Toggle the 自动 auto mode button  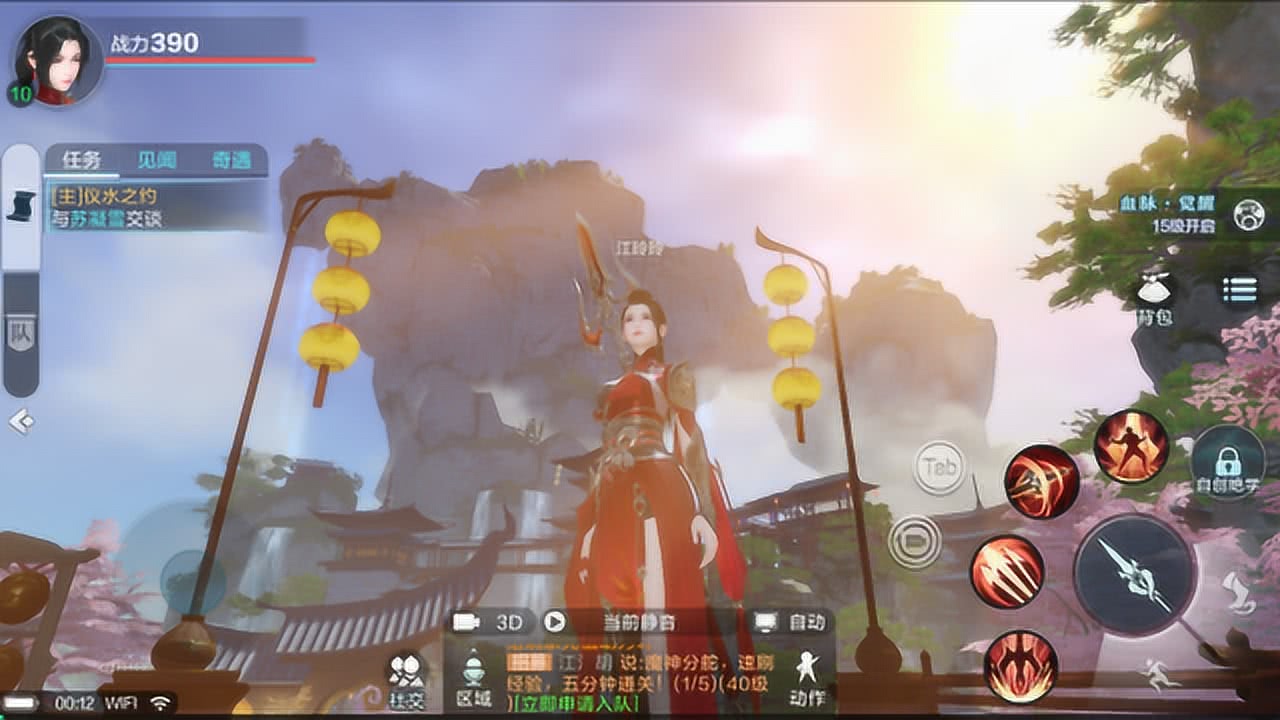click(x=792, y=622)
